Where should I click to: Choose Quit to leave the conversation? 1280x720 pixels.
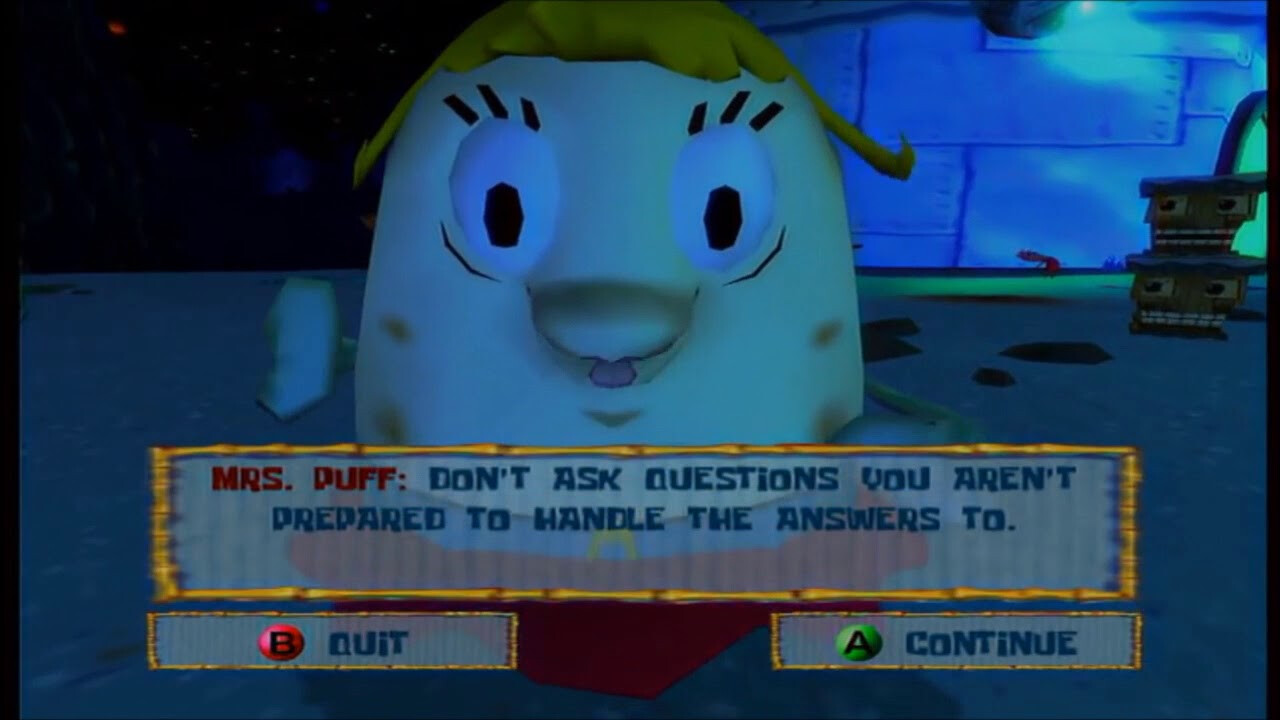coord(333,642)
